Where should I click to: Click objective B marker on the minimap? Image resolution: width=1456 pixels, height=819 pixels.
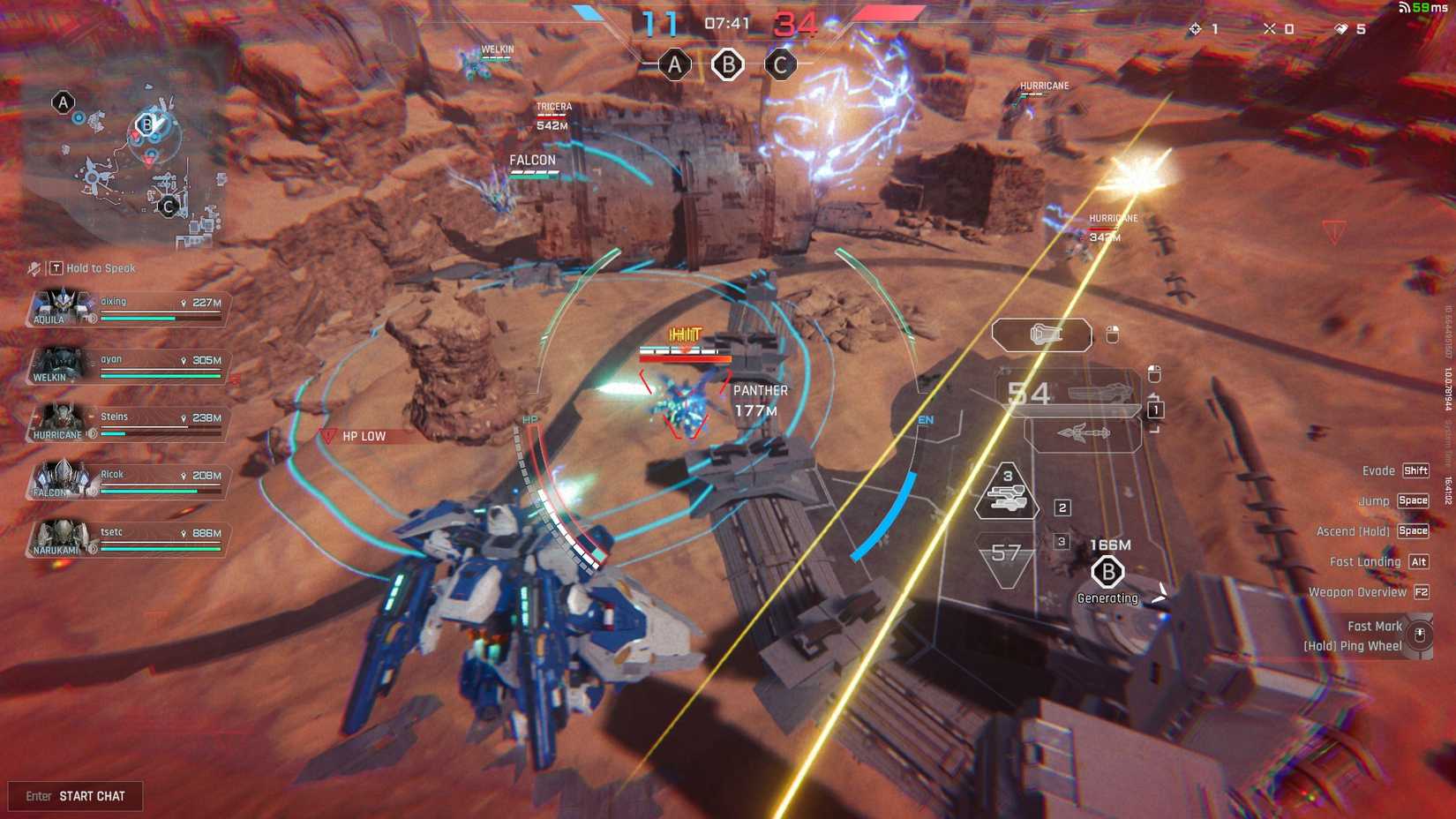click(147, 124)
